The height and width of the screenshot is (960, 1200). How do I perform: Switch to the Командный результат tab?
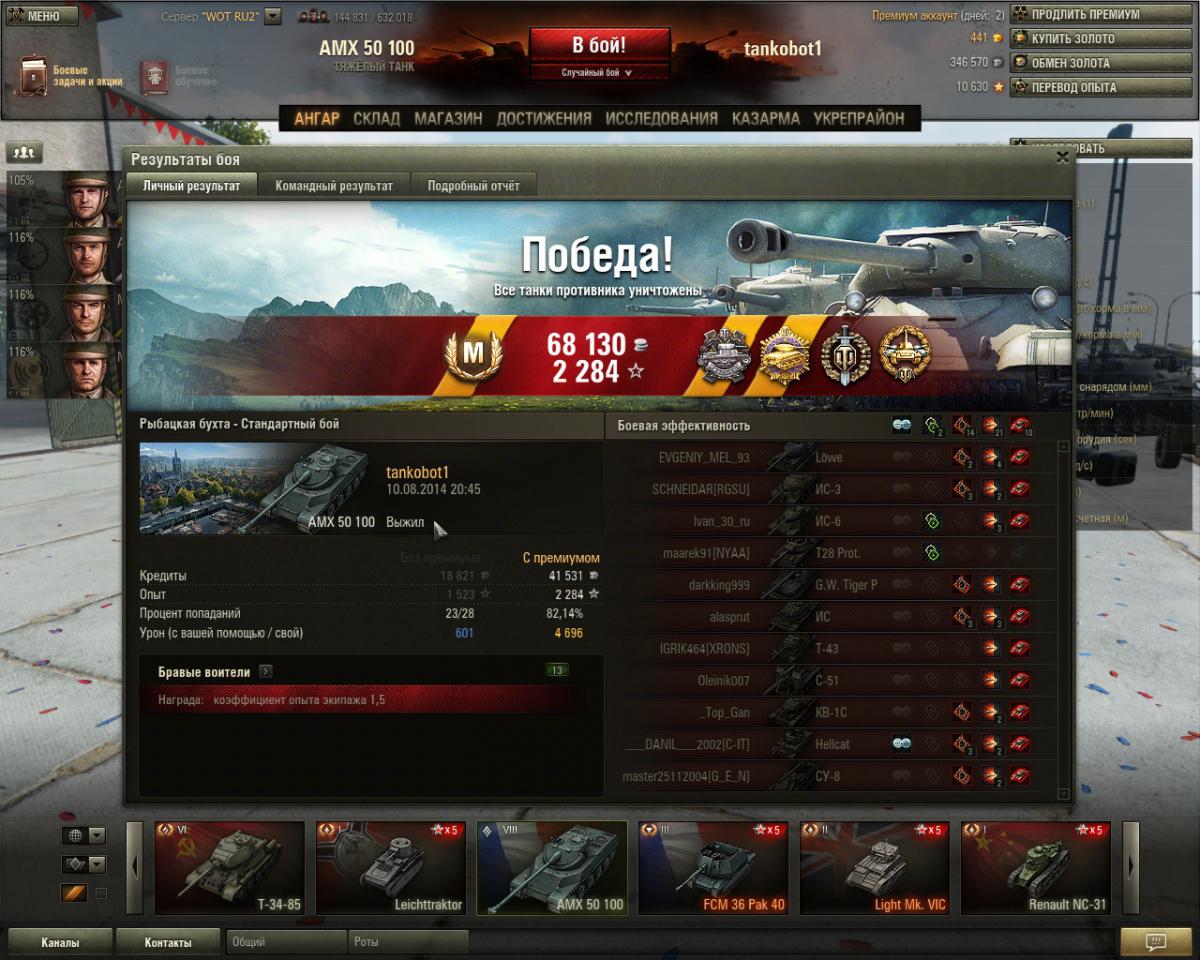click(334, 186)
